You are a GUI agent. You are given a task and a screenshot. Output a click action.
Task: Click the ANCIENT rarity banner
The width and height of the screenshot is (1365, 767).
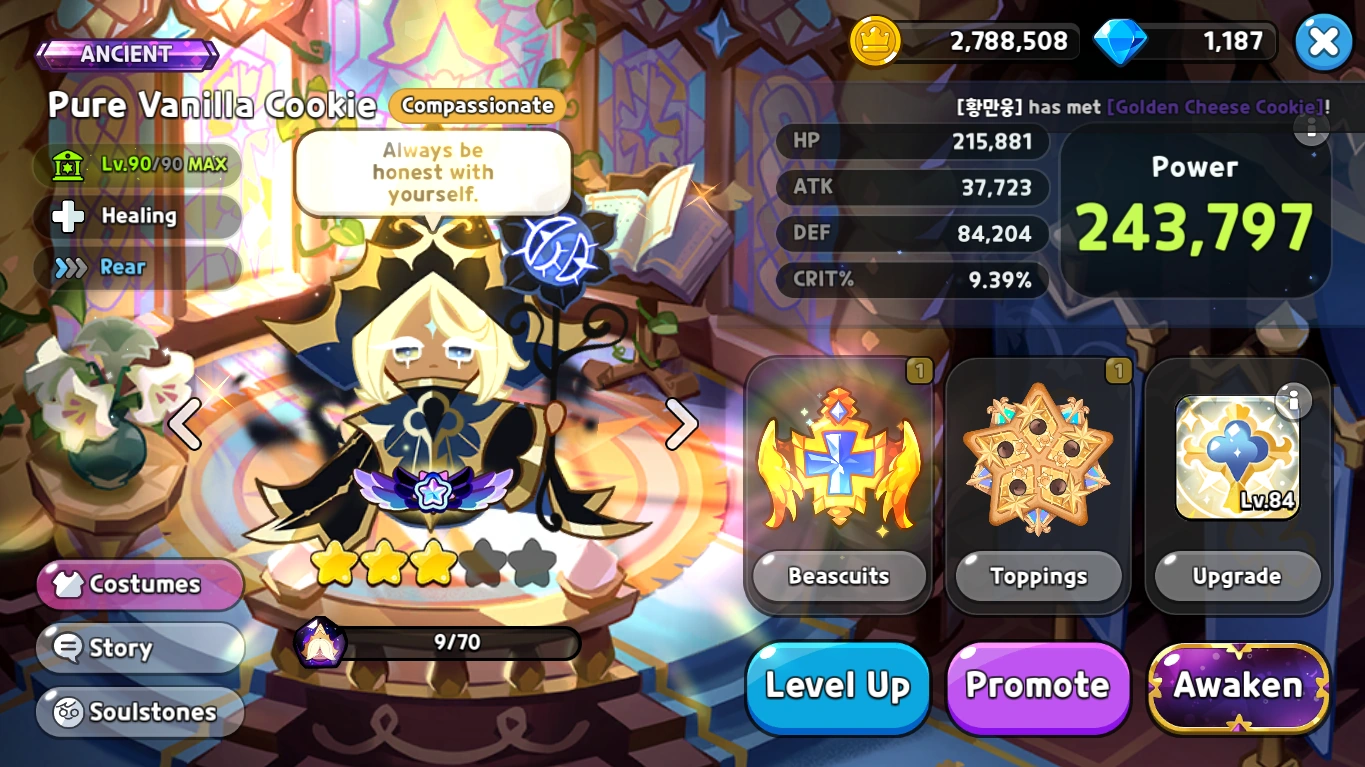[128, 55]
